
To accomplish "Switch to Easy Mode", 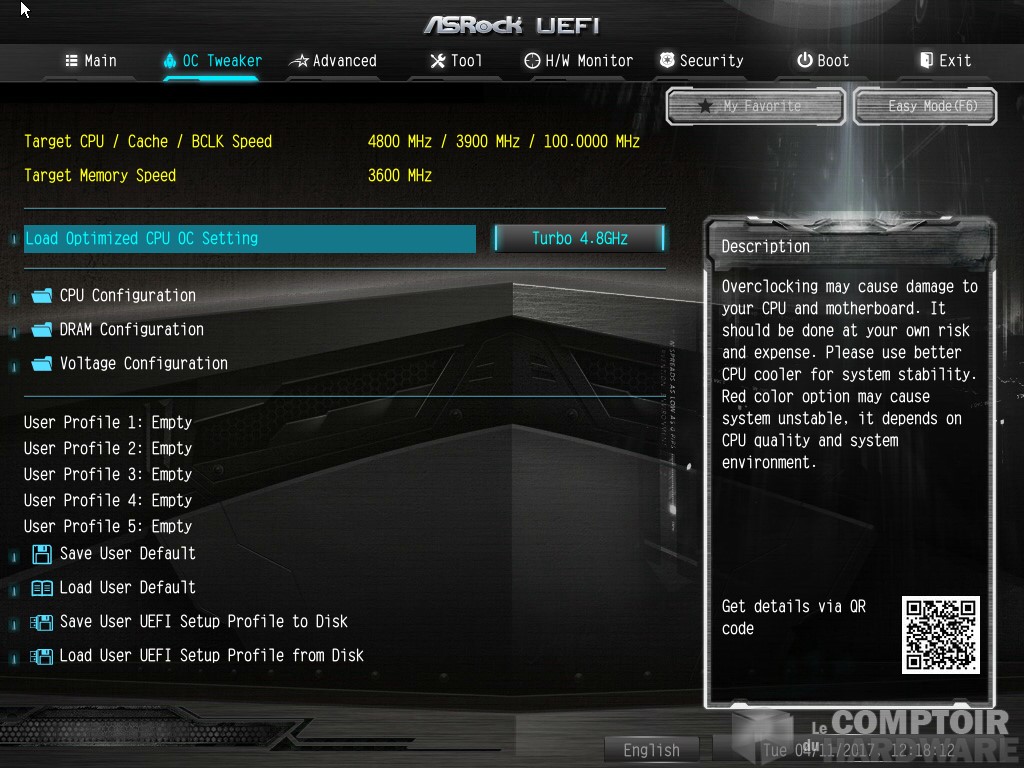I will (926, 106).
